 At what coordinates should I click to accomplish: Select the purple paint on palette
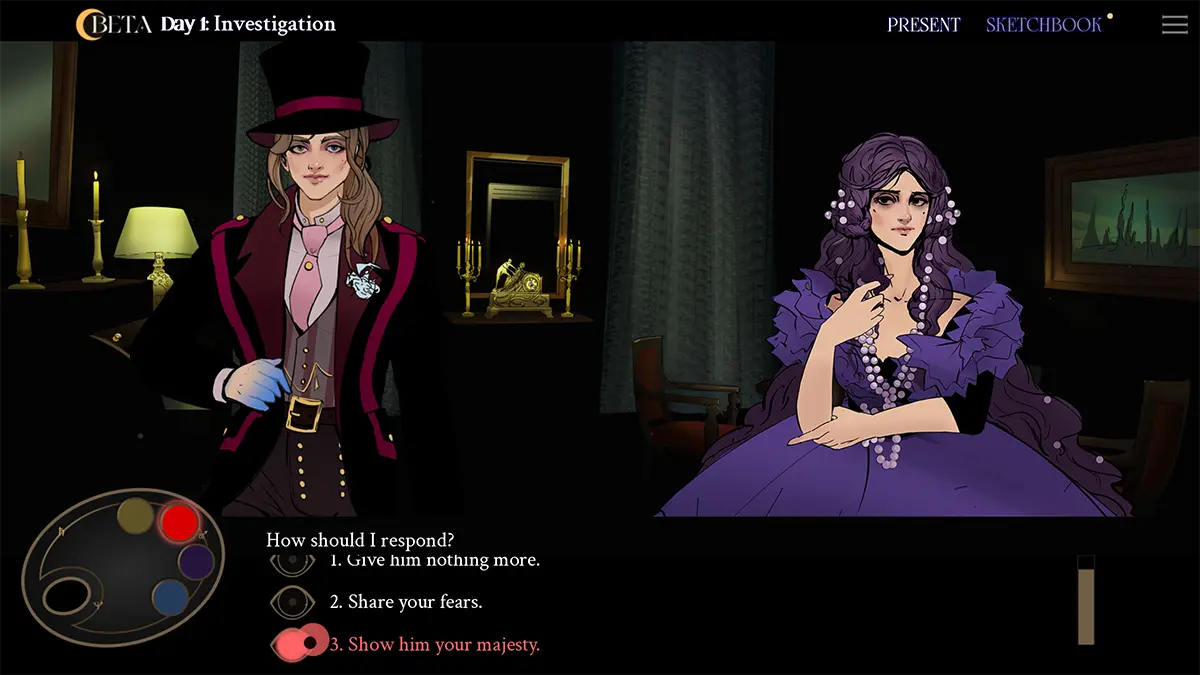tap(196, 562)
